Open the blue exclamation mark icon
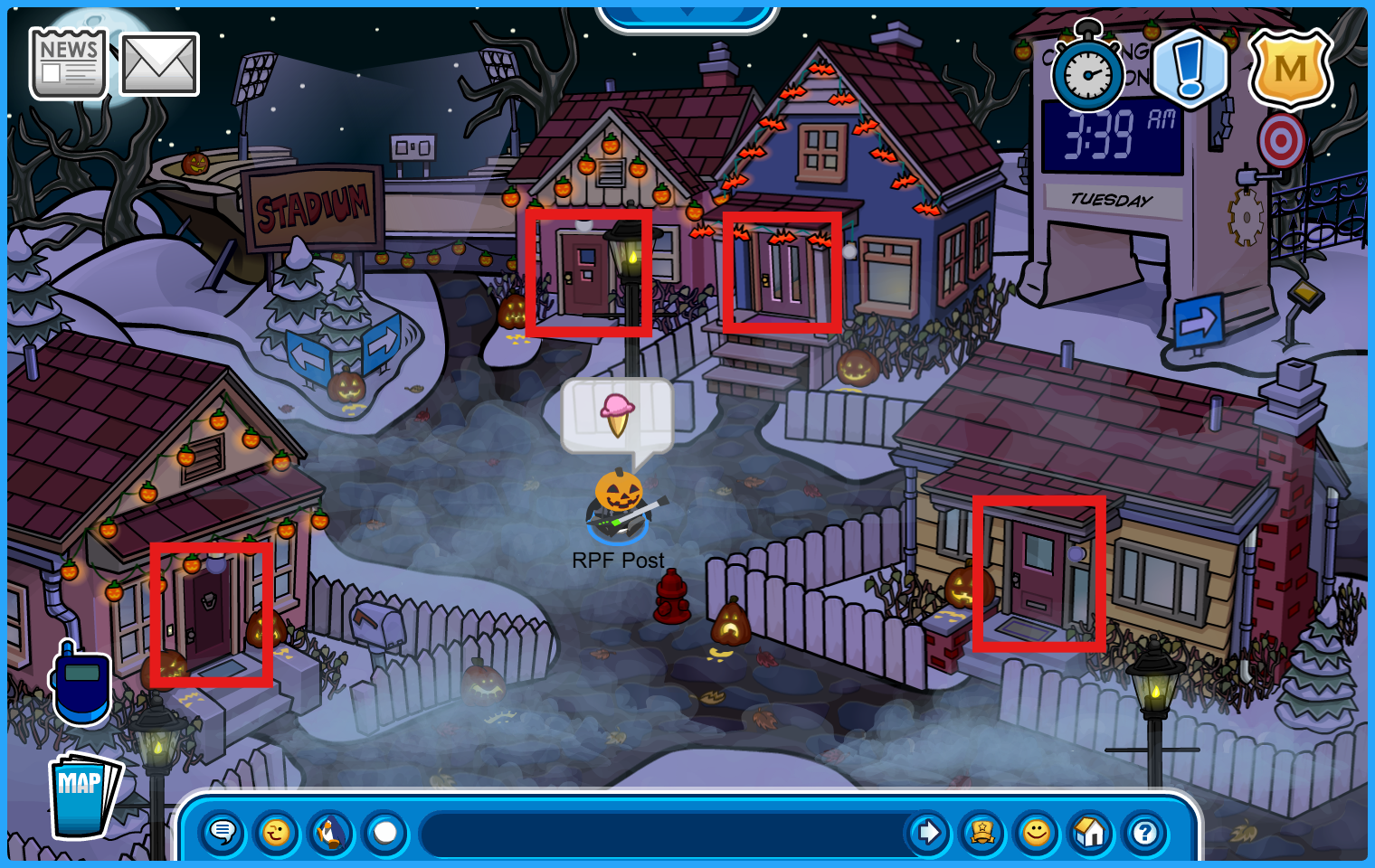Viewport: 1375px width, 868px height. 1190,69
